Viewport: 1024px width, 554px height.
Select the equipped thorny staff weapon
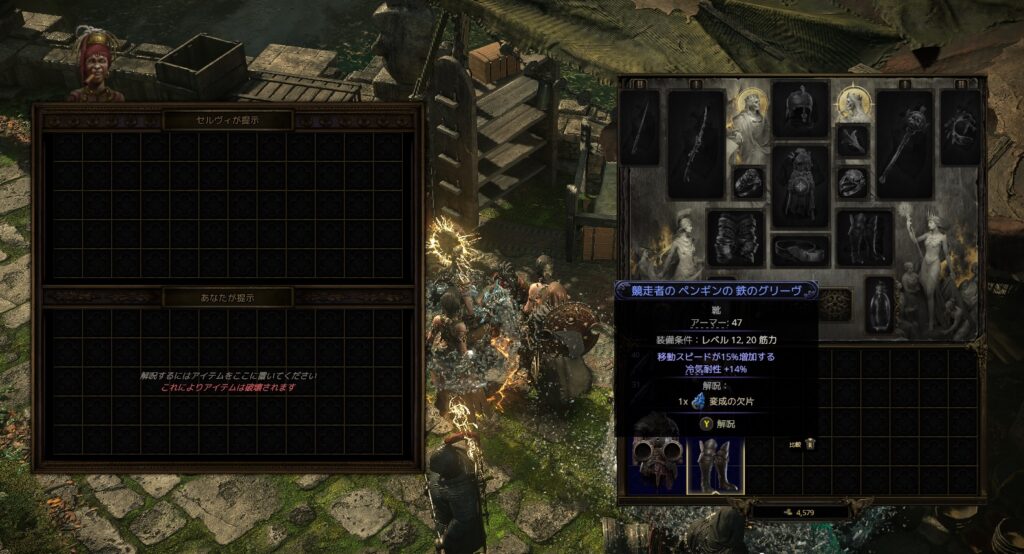coord(696,144)
